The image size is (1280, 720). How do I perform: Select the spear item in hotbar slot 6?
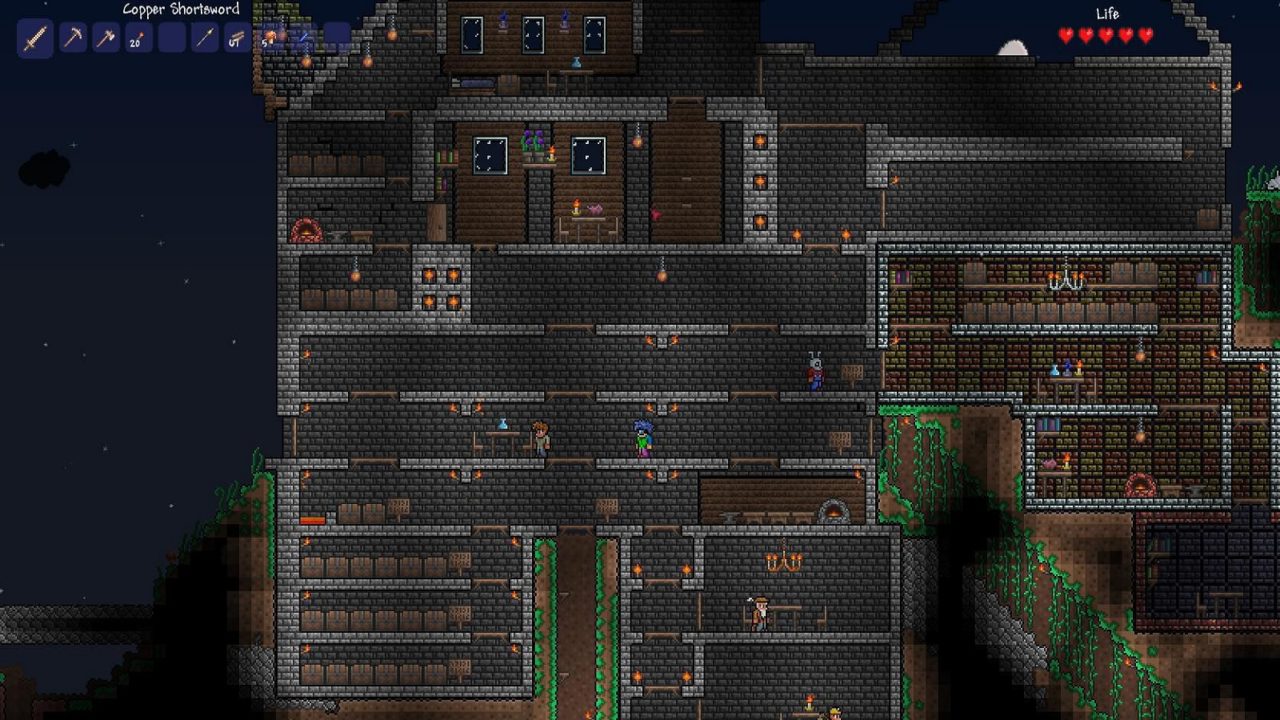[x=203, y=38]
